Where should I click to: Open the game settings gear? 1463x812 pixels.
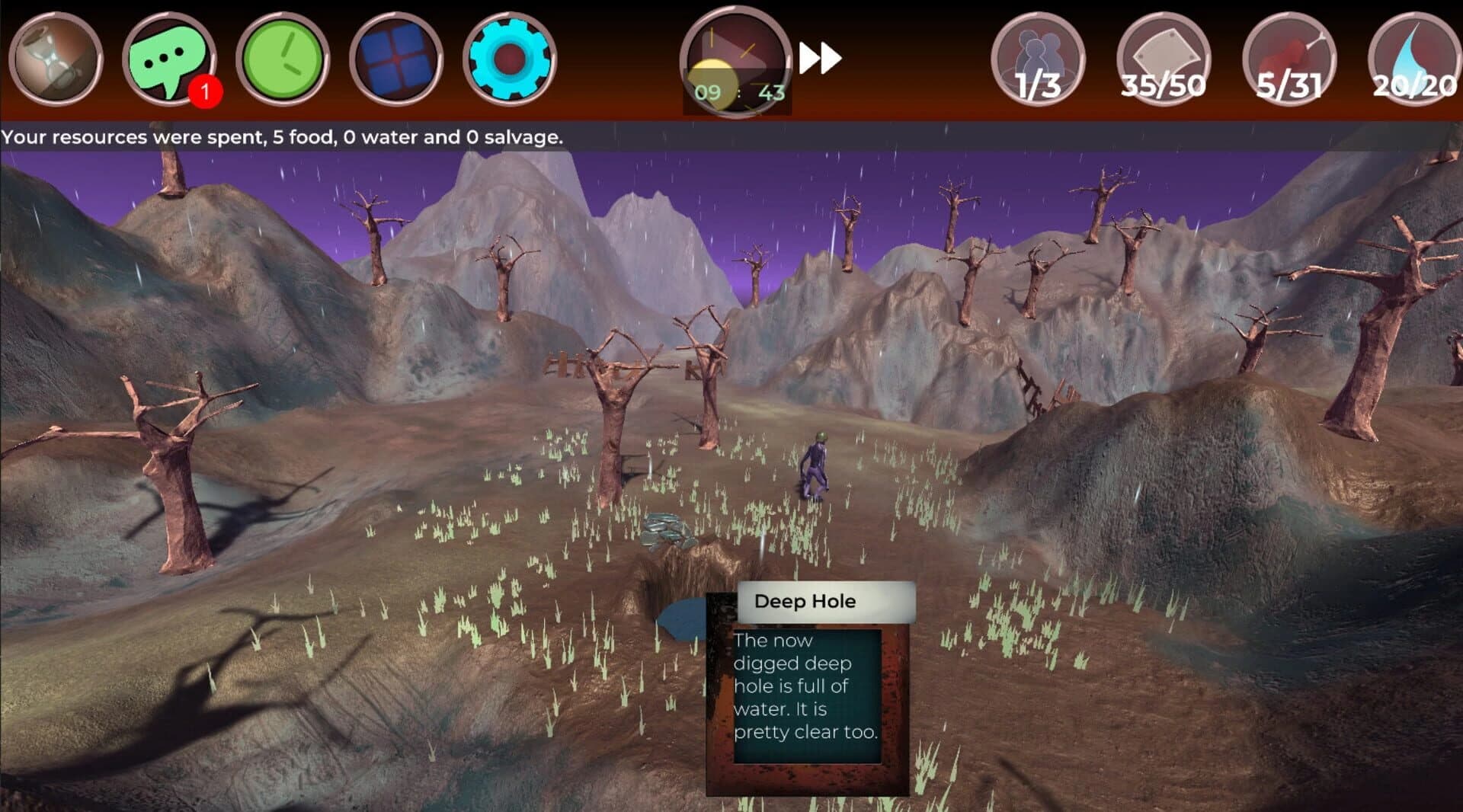point(511,59)
